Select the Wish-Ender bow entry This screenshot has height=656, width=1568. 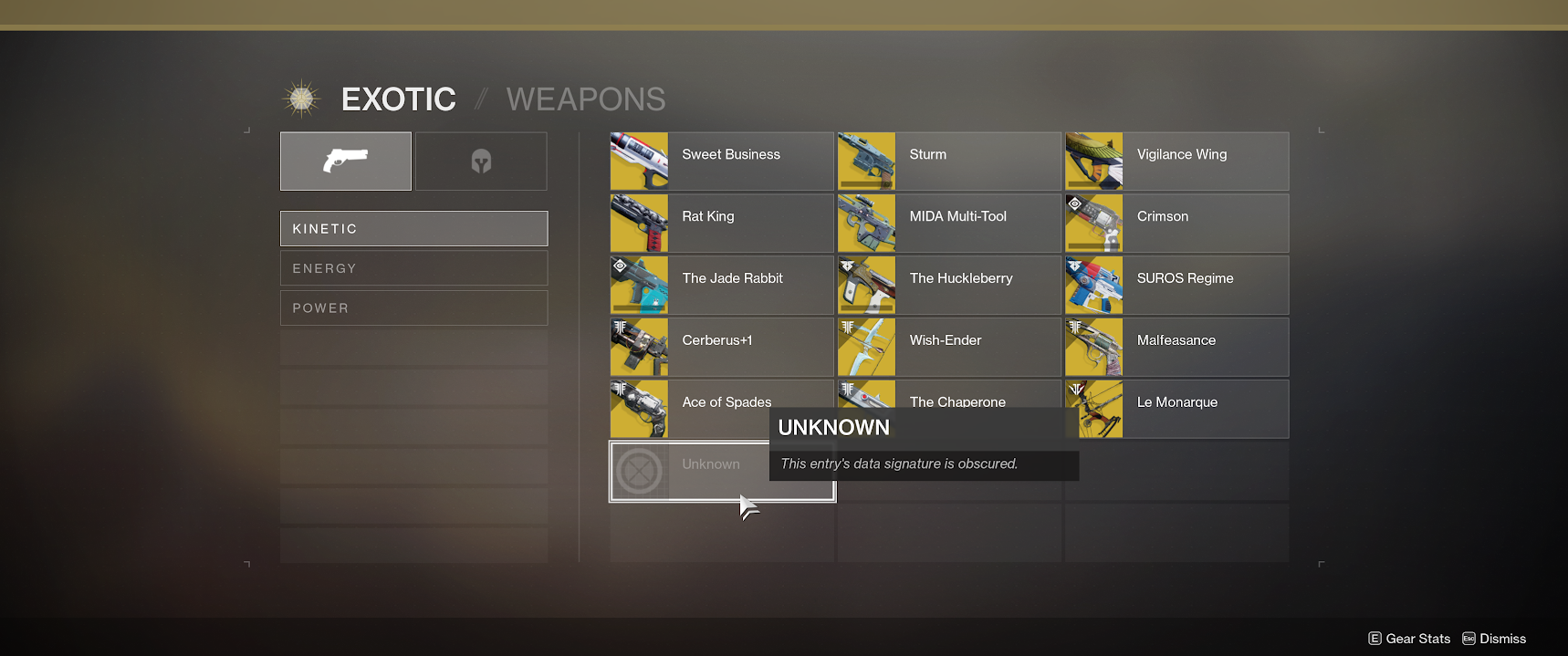coord(948,348)
